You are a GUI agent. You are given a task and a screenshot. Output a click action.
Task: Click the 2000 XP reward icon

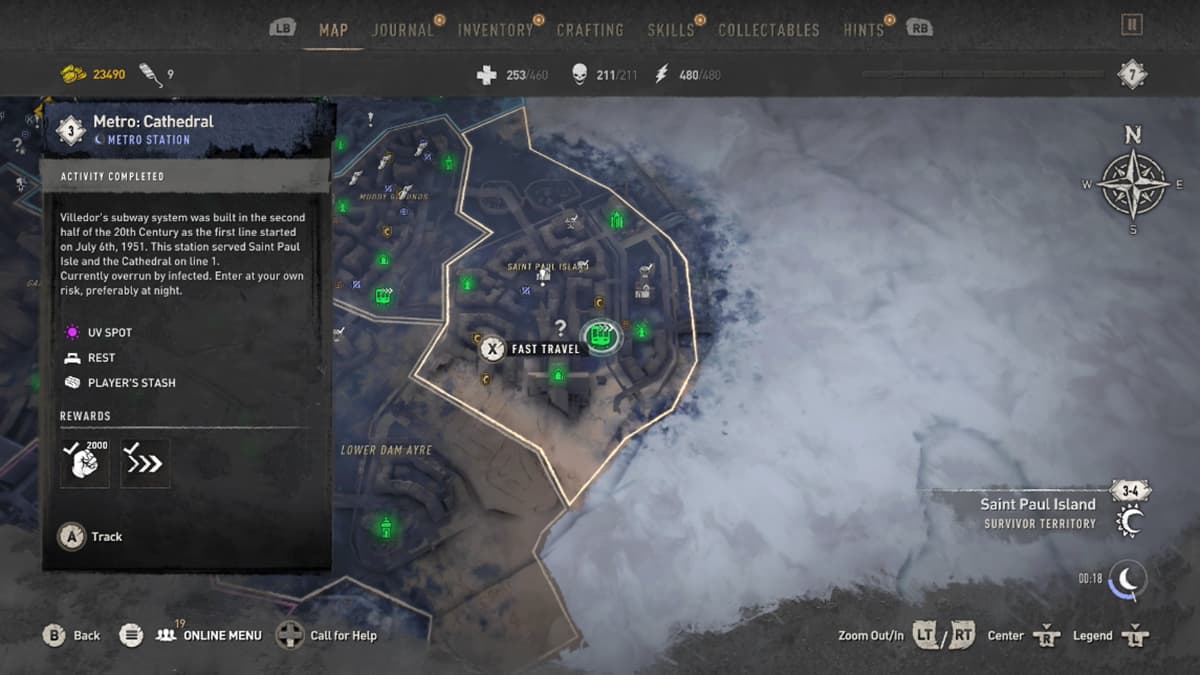coord(84,463)
